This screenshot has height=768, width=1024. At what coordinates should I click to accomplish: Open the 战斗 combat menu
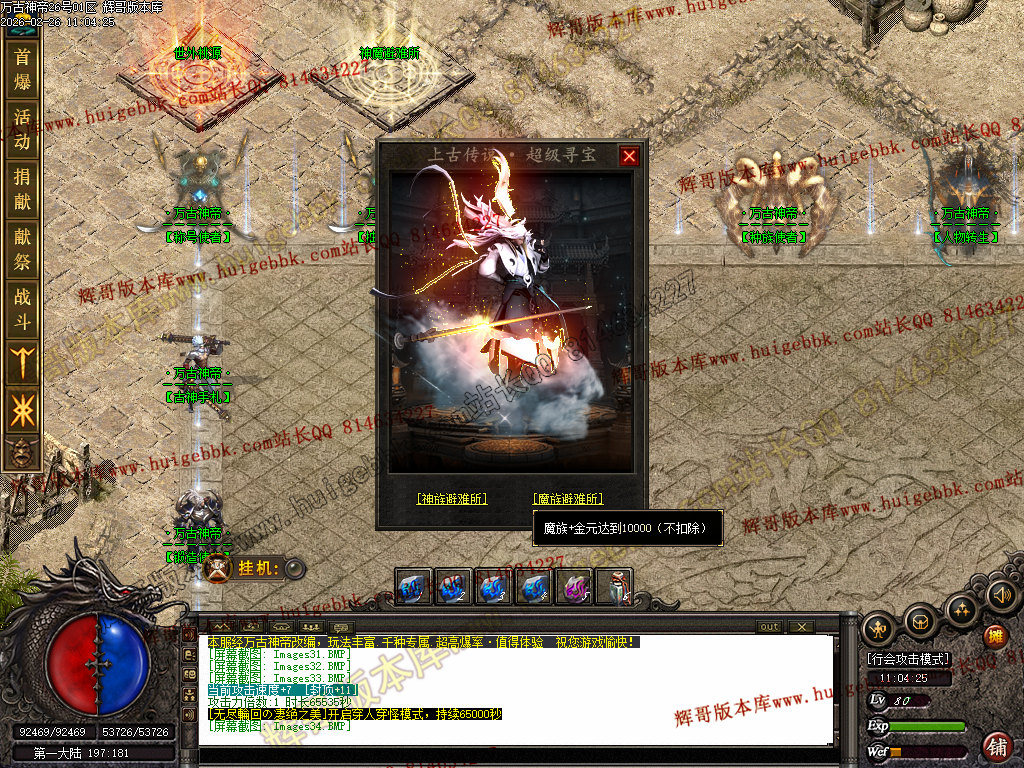(22, 310)
